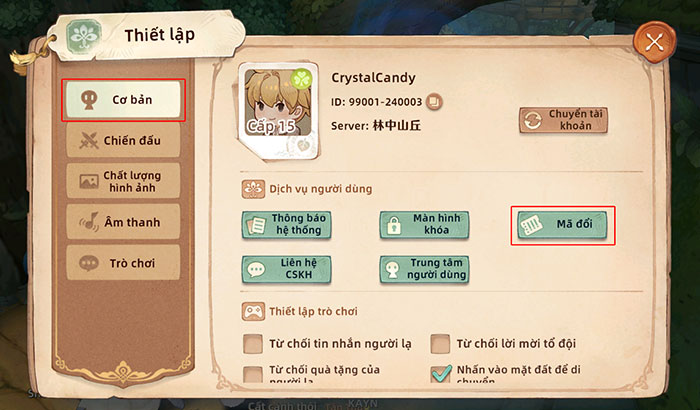Open the Trò chơi tab

(123, 263)
